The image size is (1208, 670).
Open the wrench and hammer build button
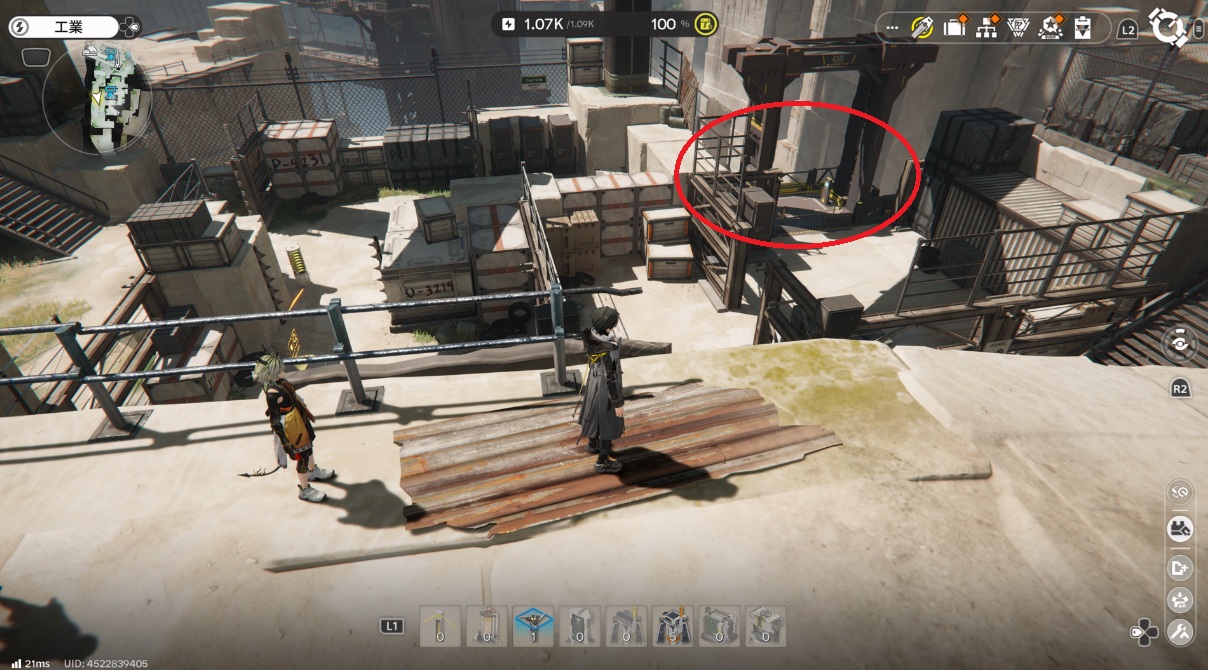point(1180,631)
